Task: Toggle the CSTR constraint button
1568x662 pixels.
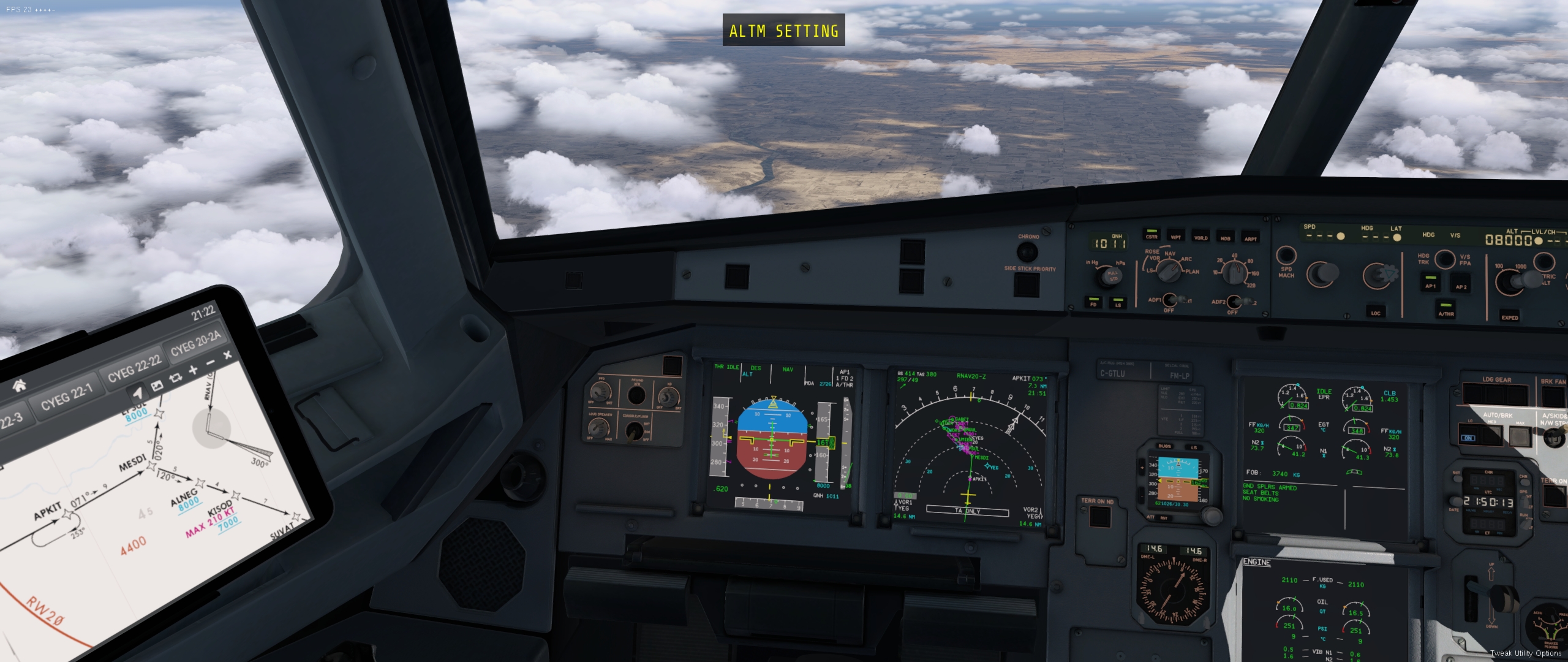Action: (1151, 235)
